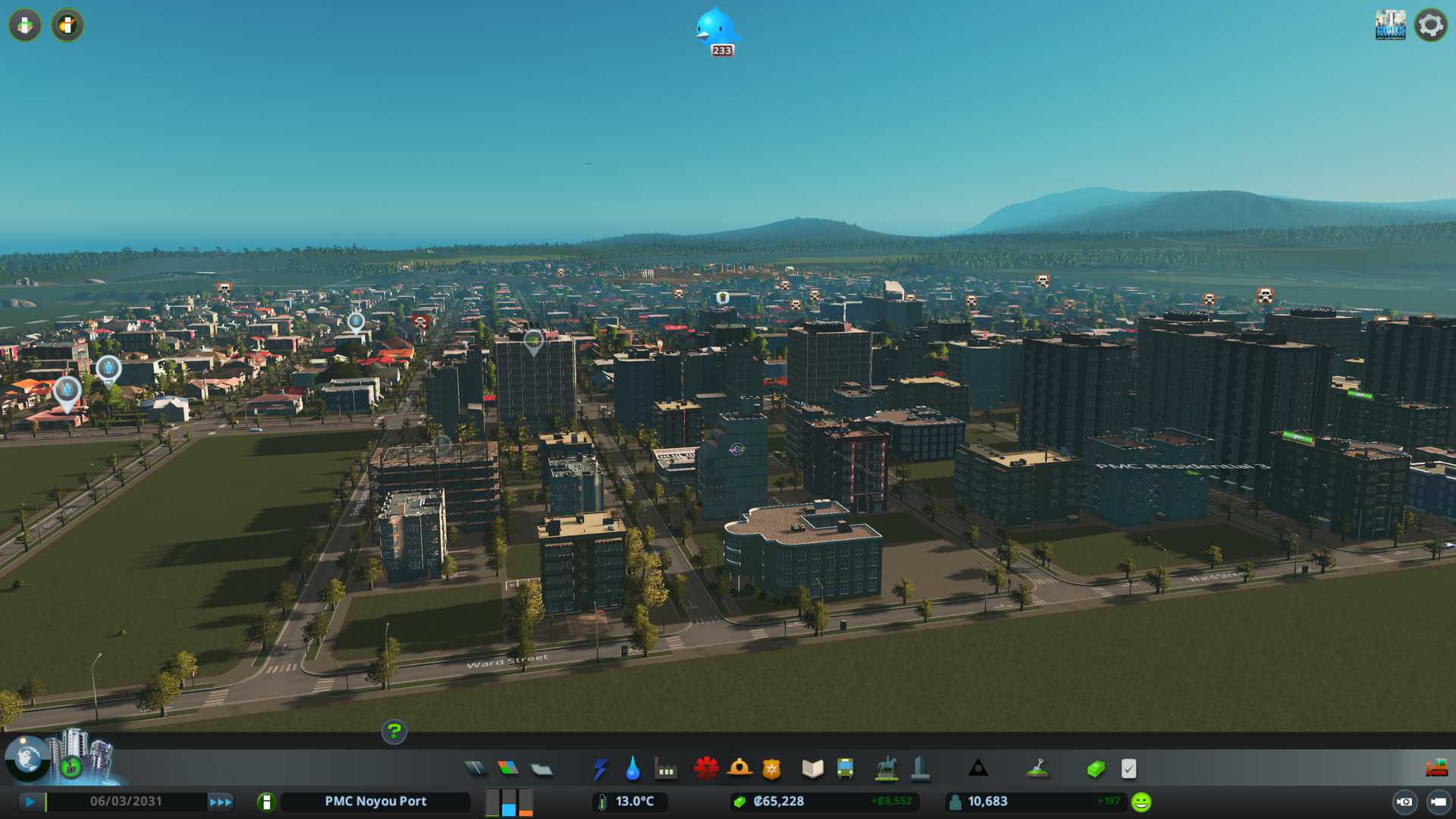1456x819 pixels.
Task: Open the City Policies checklist panel
Action: pyautogui.click(x=1128, y=769)
